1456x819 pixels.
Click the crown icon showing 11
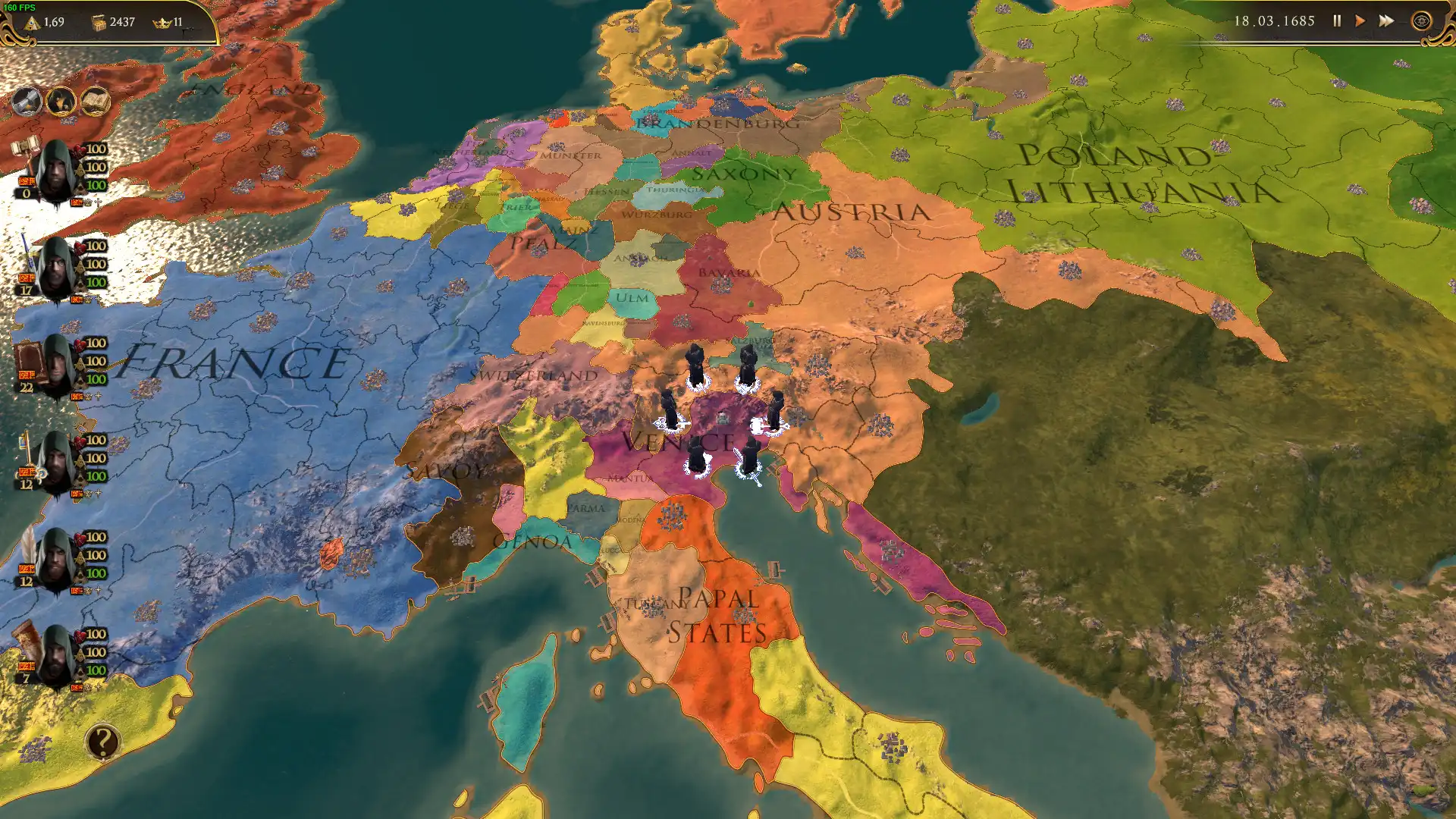coord(162,23)
